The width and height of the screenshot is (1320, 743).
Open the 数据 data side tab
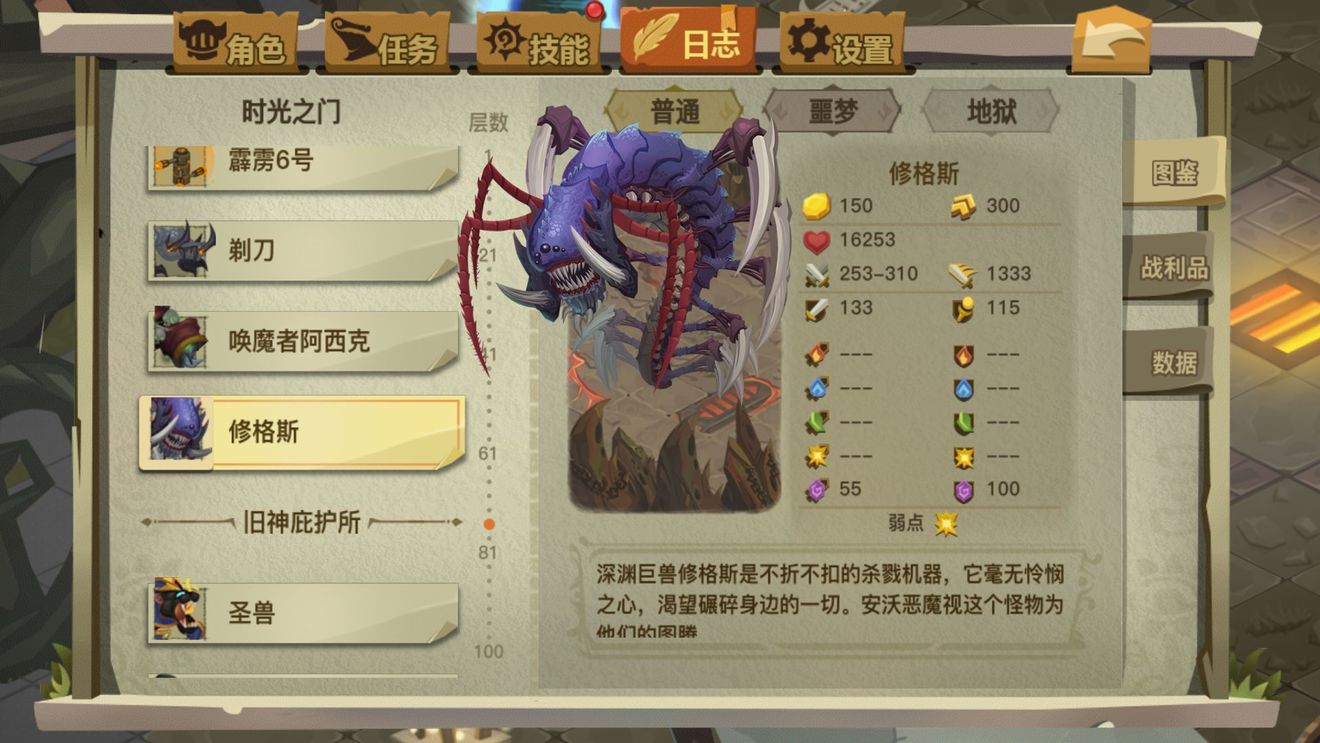pyautogui.click(x=1176, y=362)
